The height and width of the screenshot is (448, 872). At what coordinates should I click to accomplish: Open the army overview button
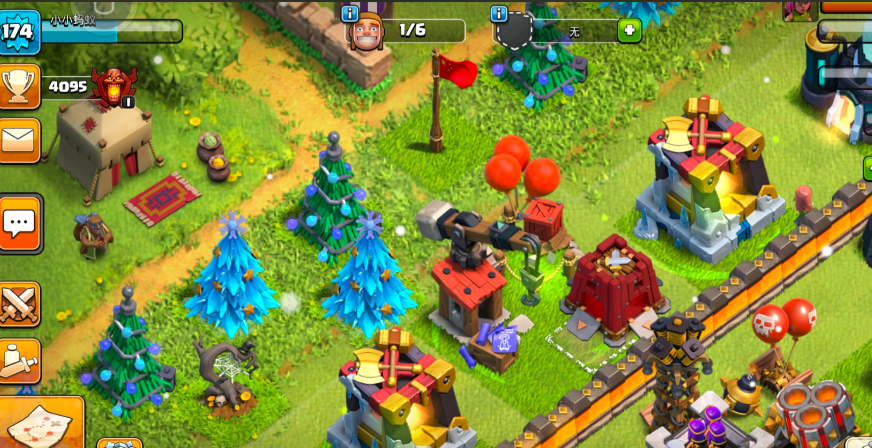click(x=20, y=360)
